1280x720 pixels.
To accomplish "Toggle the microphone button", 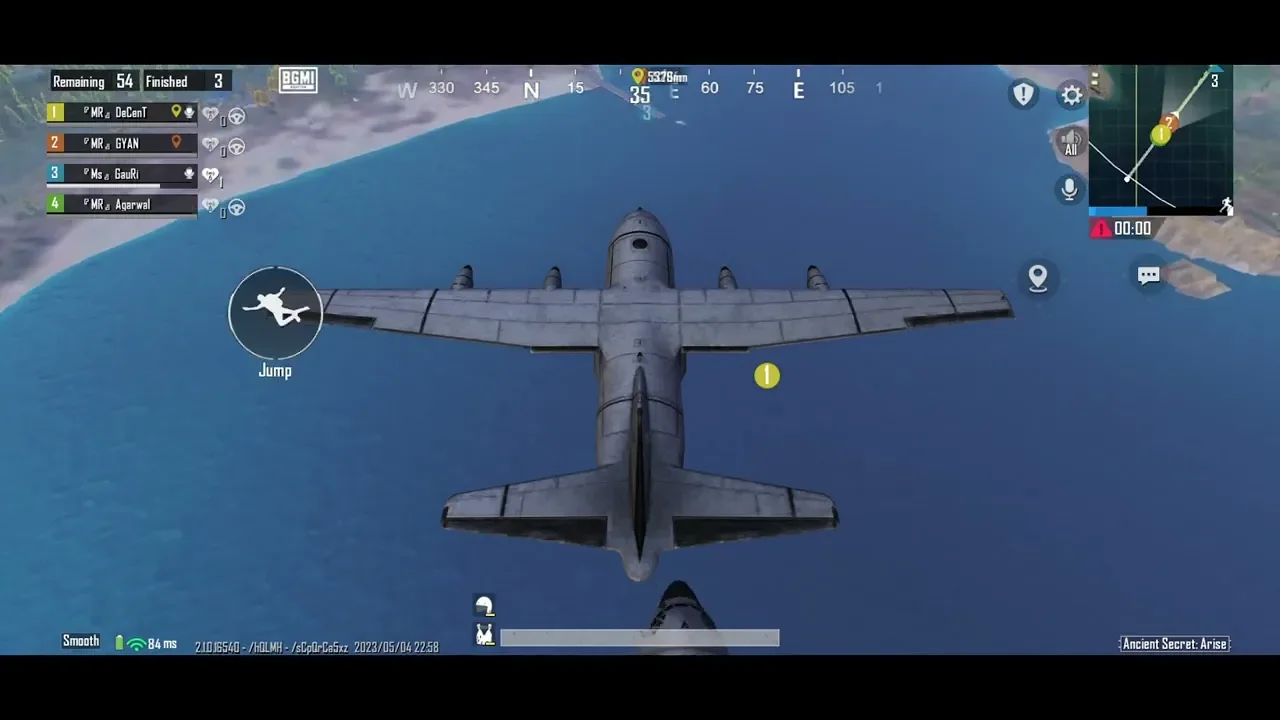I will (x=1070, y=188).
